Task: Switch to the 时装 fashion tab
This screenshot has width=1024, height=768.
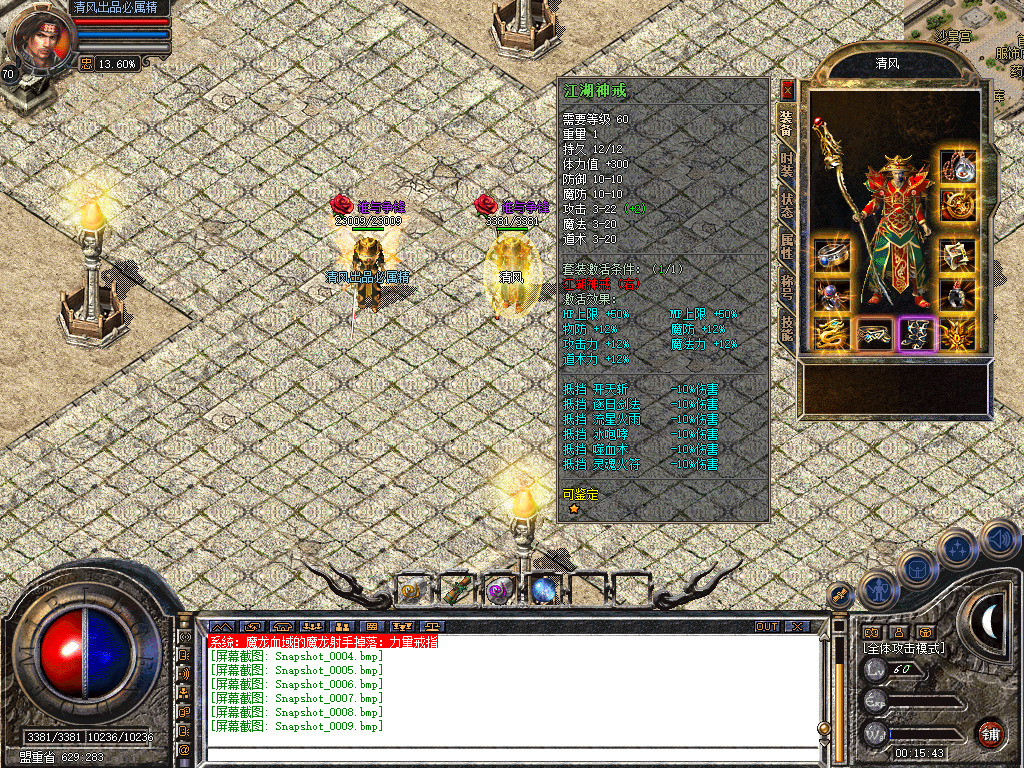Action: tap(787, 163)
